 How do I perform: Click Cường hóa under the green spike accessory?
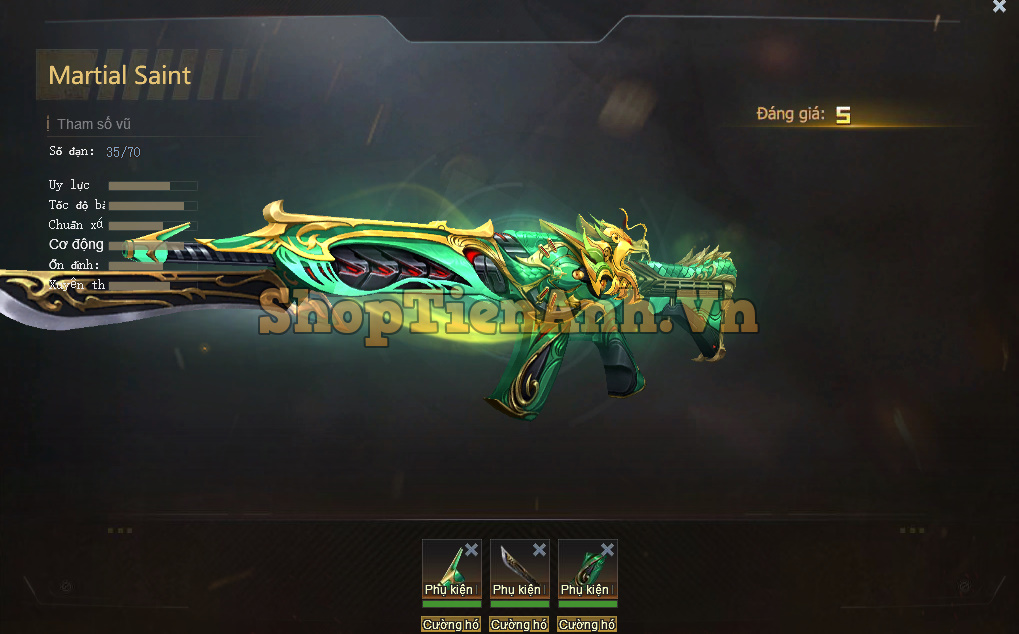point(451,624)
